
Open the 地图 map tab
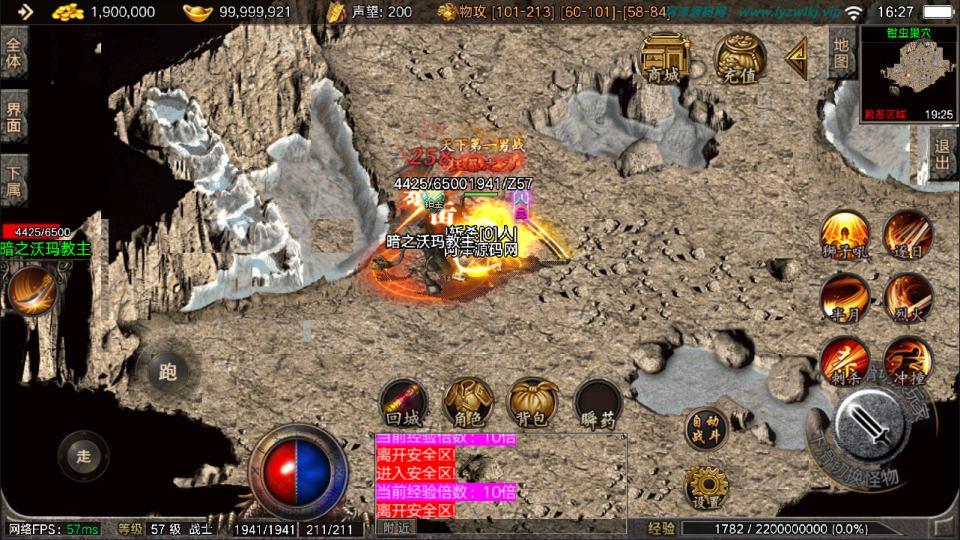841,53
